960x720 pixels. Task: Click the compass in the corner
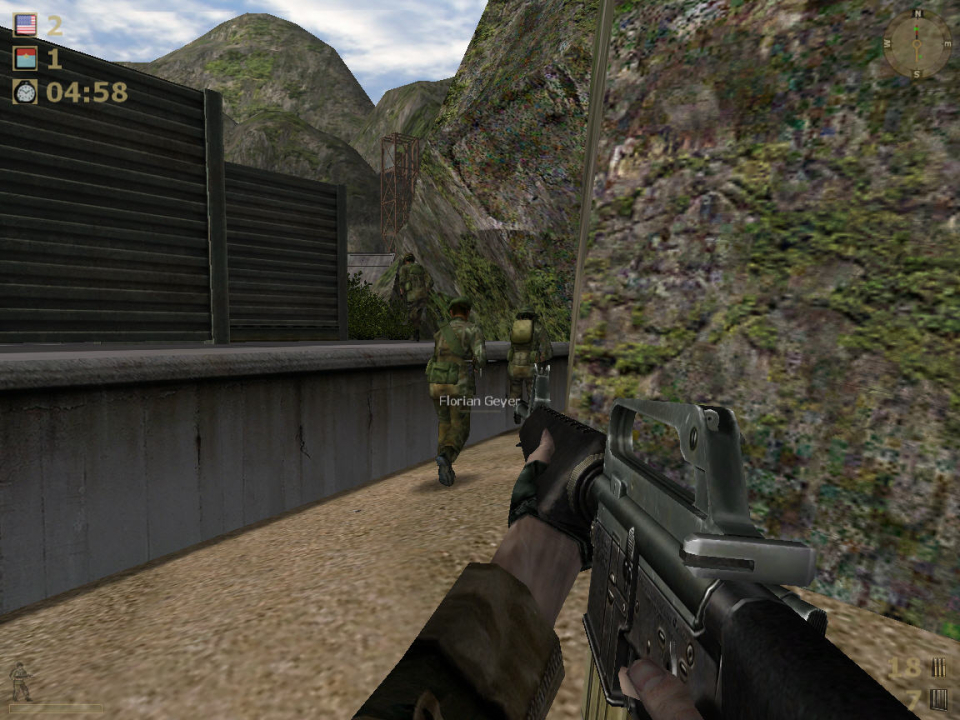(x=917, y=45)
